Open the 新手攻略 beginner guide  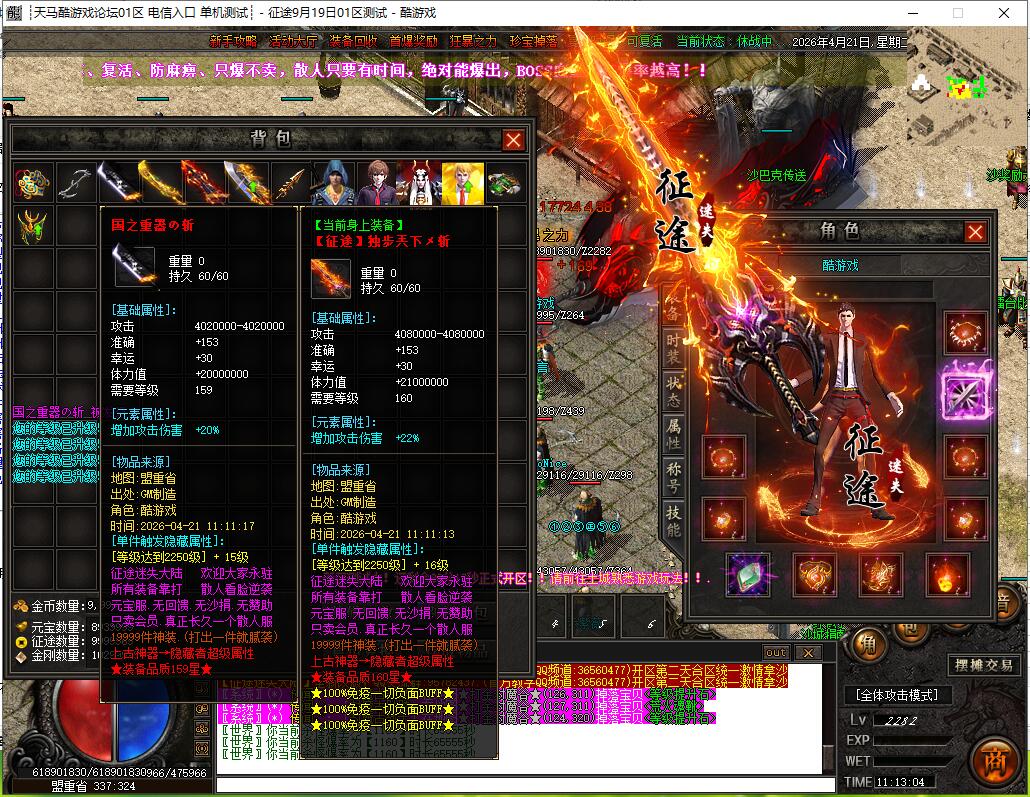click(x=234, y=42)
